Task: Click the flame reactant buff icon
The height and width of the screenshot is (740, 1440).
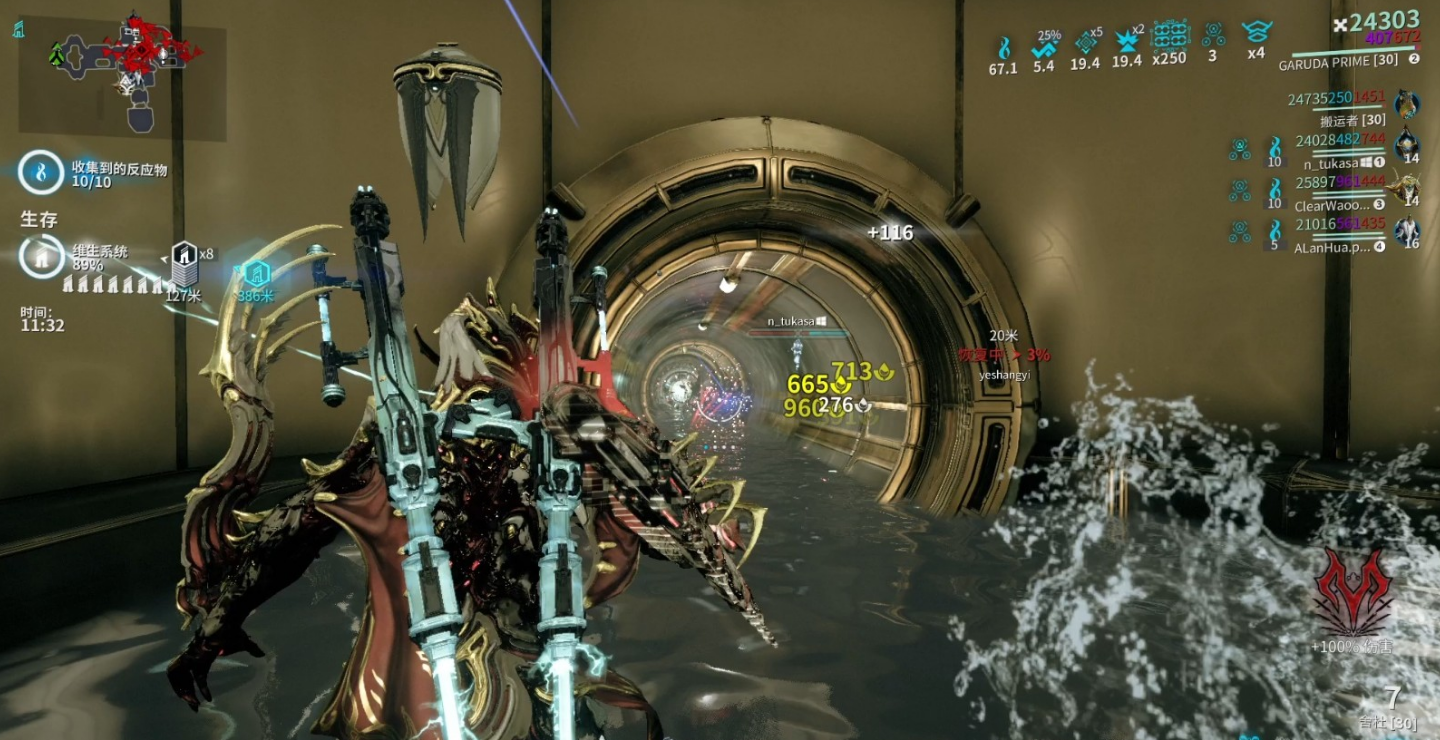Action: click(1002, 47)
